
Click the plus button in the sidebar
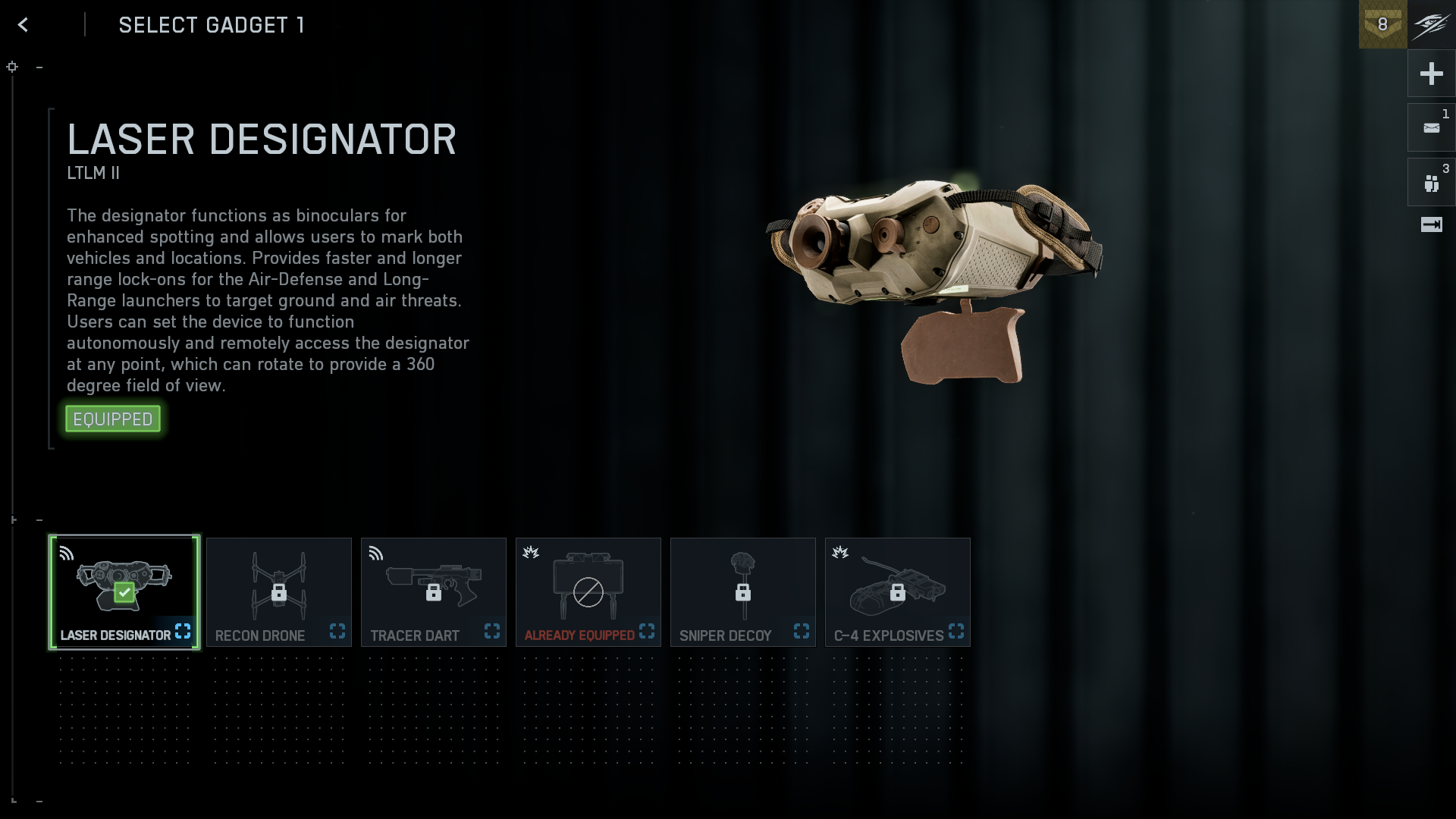coord(1431,74)
